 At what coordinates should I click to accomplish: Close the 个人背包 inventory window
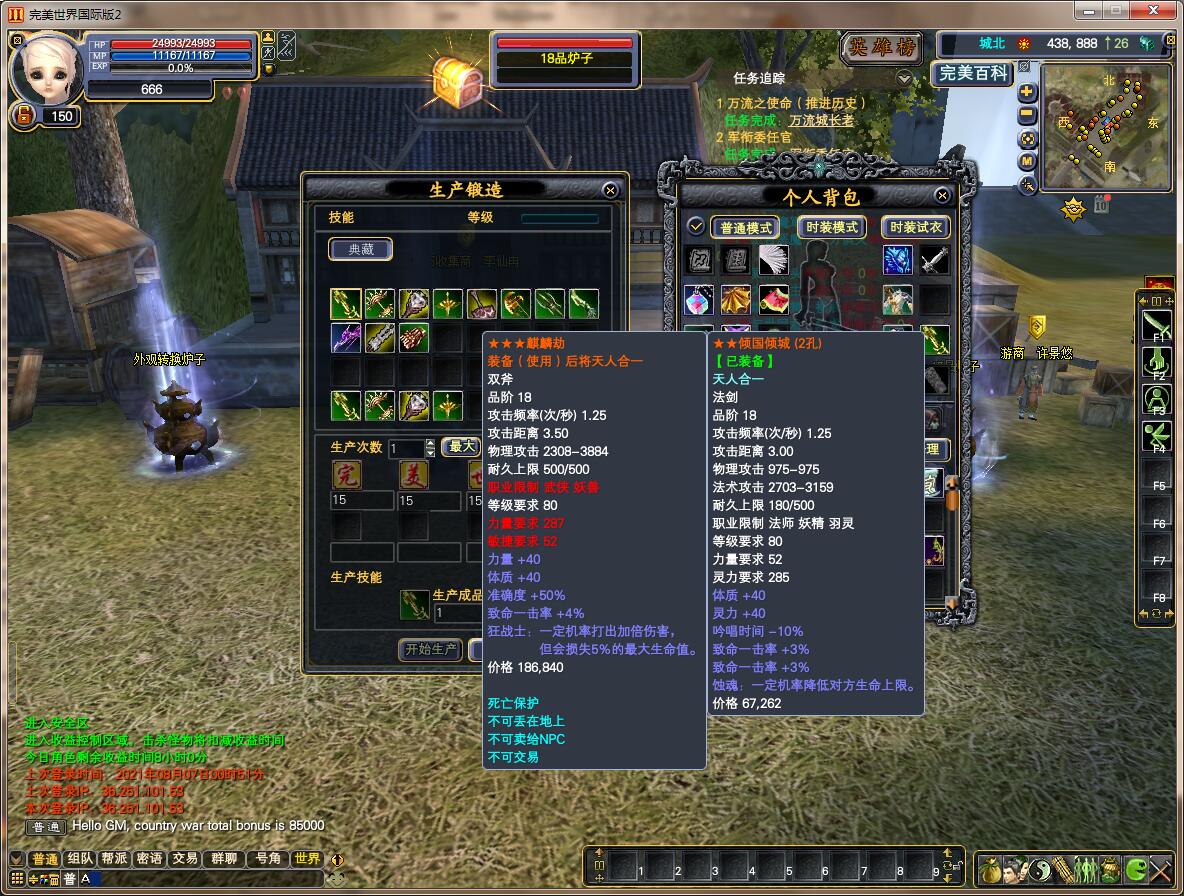click(x=941, y=196)
